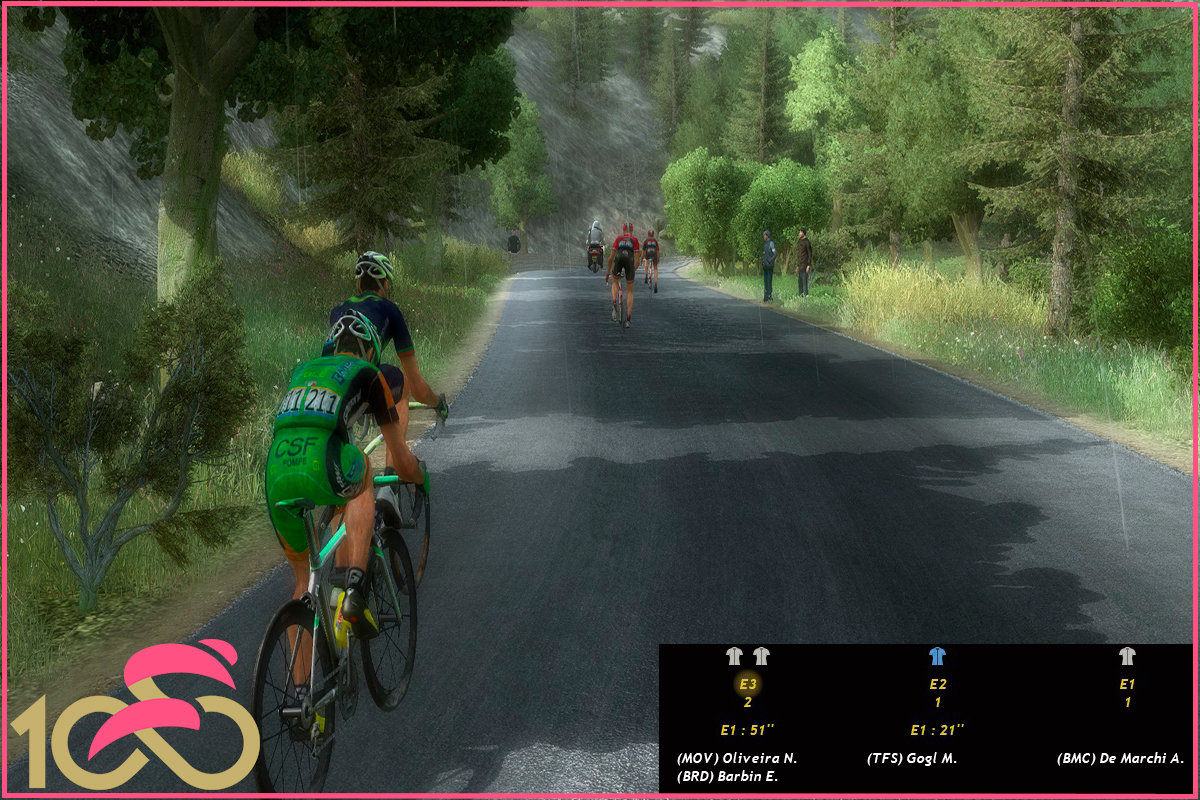
Task: Click the blue jersey icon above E2
Action: tap(937, 656)
